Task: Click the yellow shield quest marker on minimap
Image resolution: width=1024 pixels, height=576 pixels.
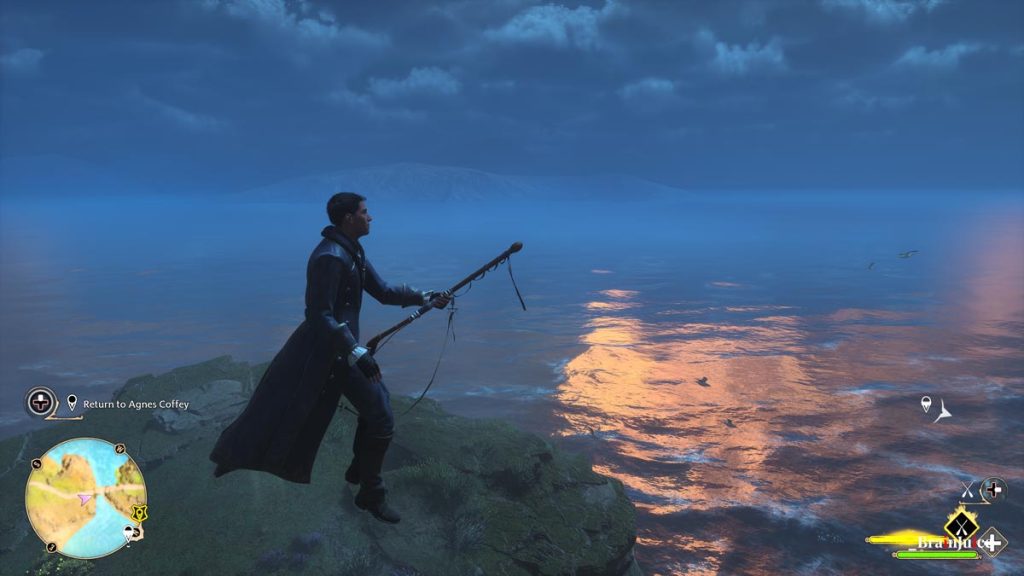Action: 140,513
